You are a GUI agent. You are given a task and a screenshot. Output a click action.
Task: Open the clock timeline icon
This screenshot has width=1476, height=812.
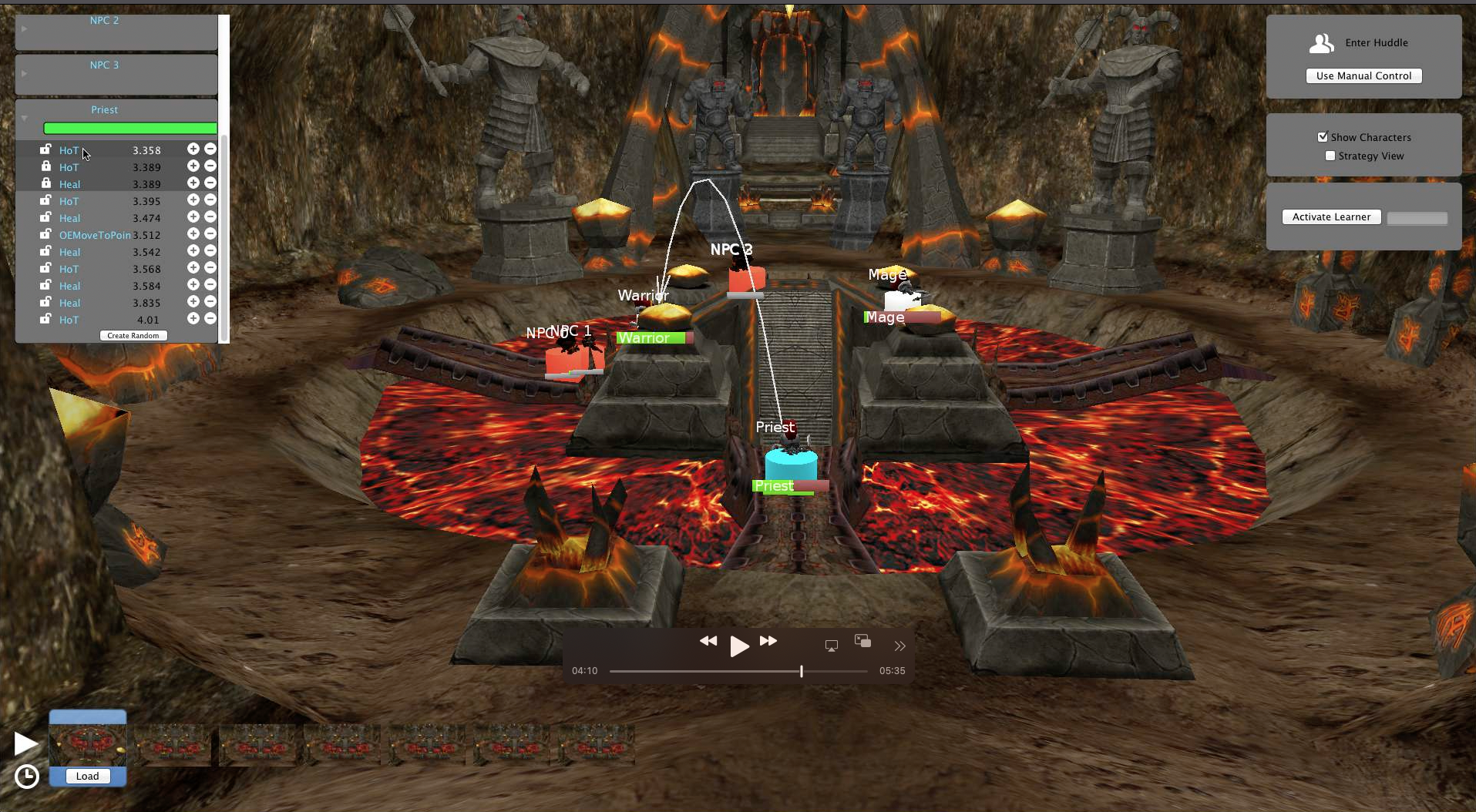click(x=27, y=776)
